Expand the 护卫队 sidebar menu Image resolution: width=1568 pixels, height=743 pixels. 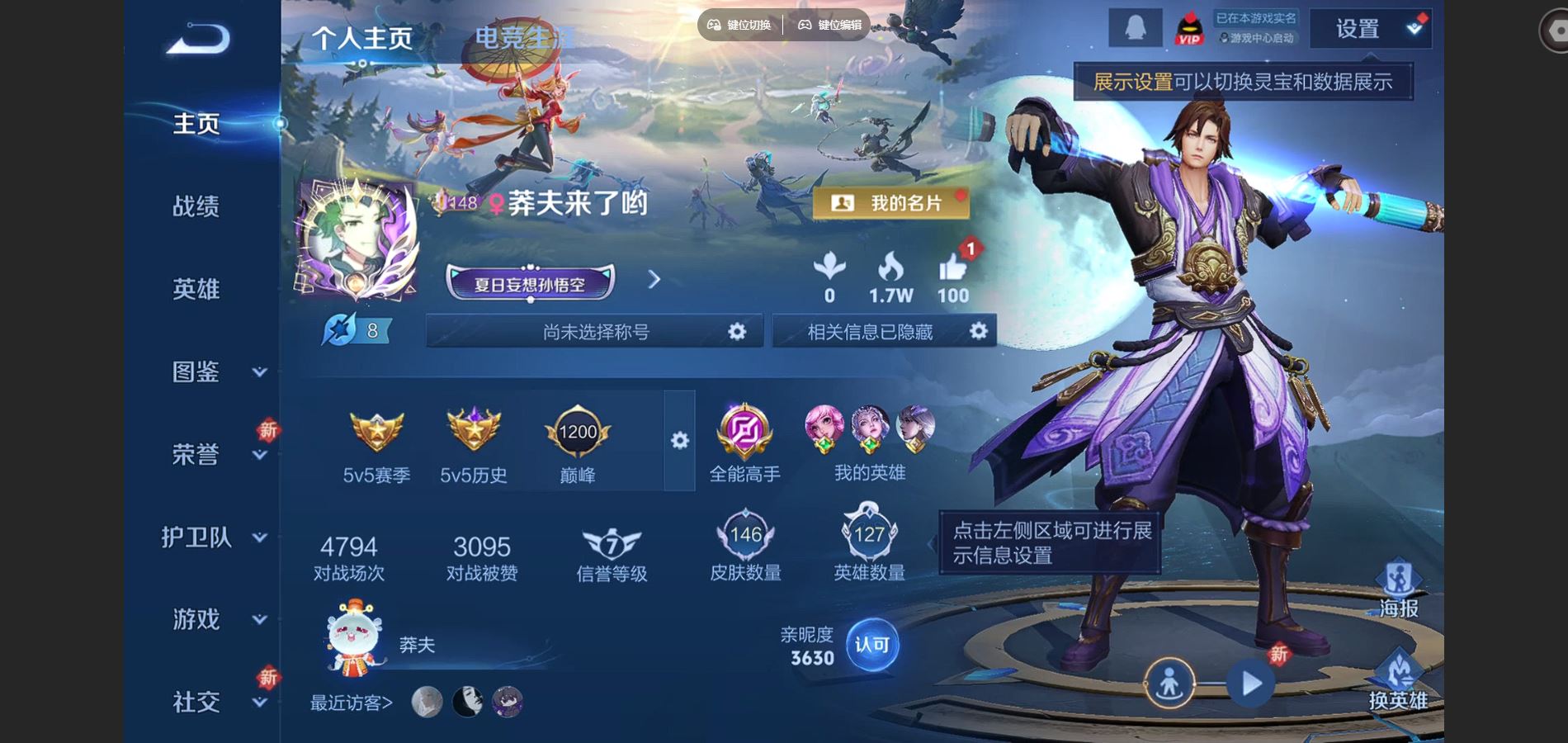[213, 537]
